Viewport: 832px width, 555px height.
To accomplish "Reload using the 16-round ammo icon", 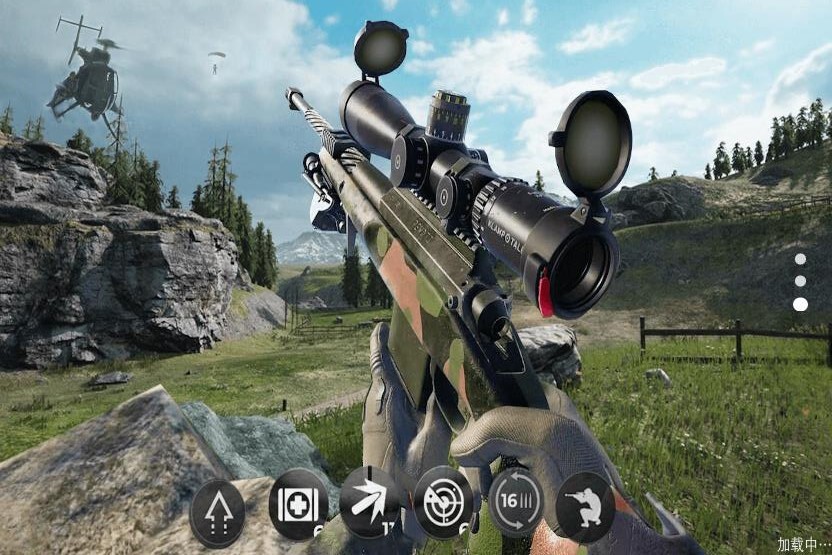I will (516, 501).
